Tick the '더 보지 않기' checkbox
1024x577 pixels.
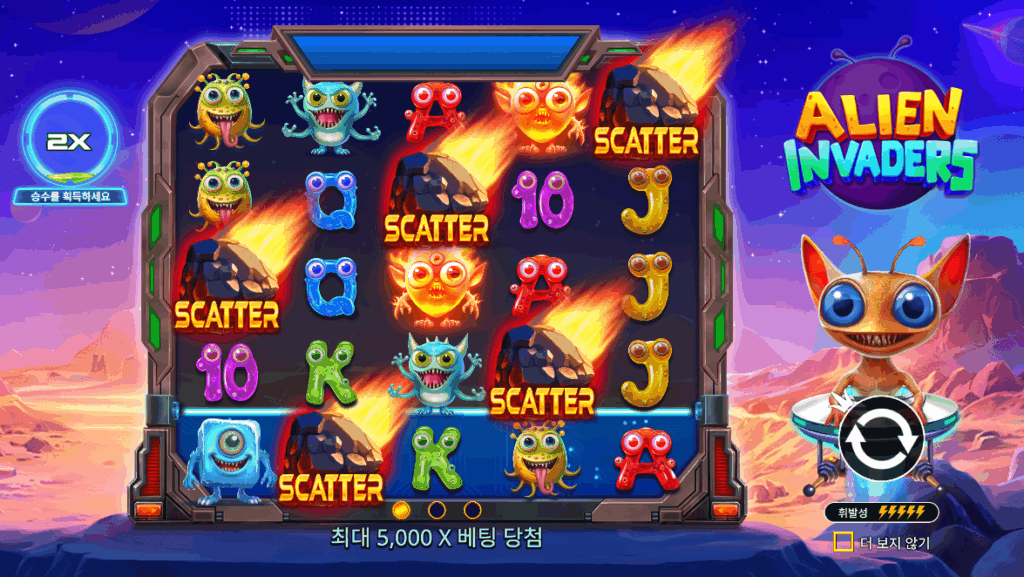coord(844,542)
